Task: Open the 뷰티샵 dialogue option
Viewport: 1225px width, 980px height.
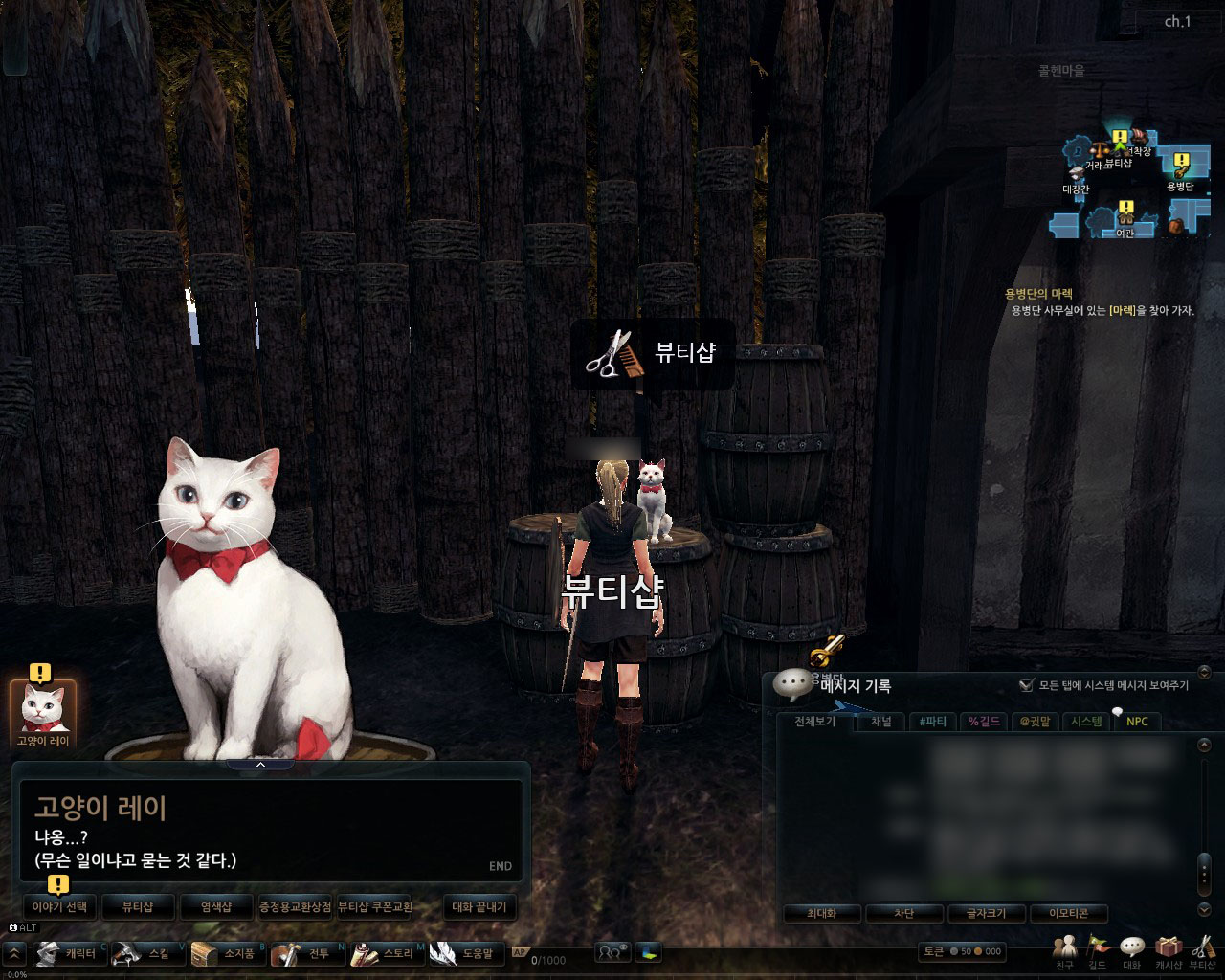Action: pos(138,906)
